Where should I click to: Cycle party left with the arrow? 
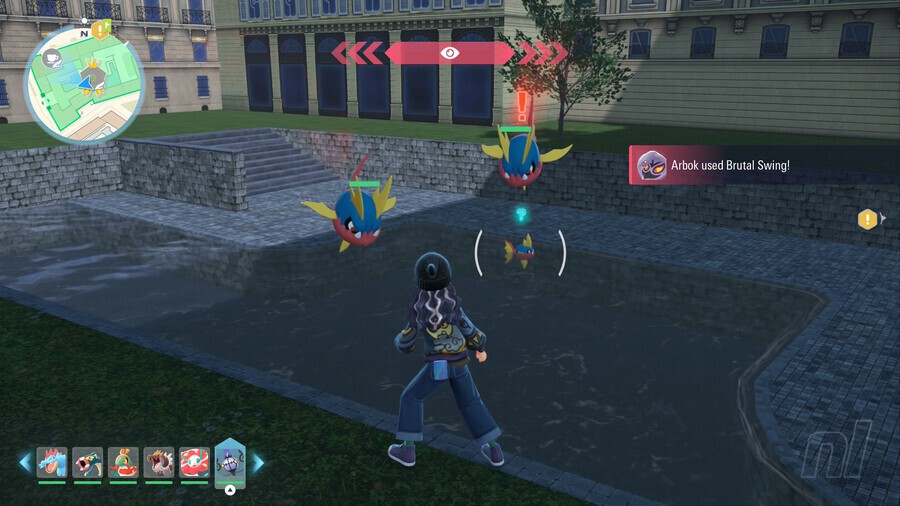(x=25, y=462)
